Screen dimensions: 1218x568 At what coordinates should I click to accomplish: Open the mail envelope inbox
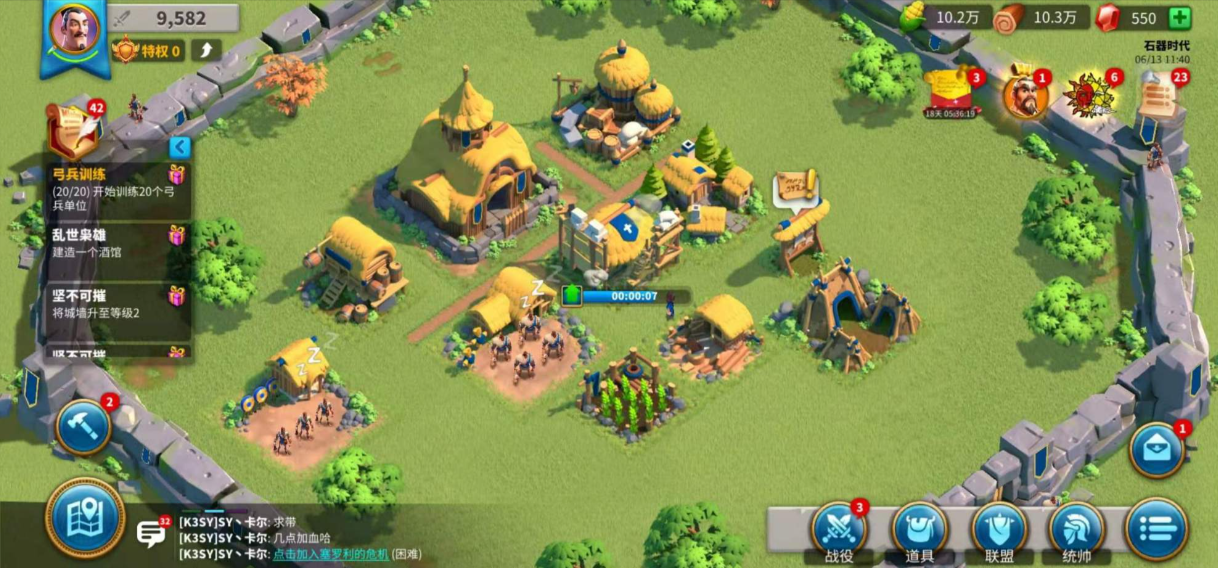(x=1157, y=450)
